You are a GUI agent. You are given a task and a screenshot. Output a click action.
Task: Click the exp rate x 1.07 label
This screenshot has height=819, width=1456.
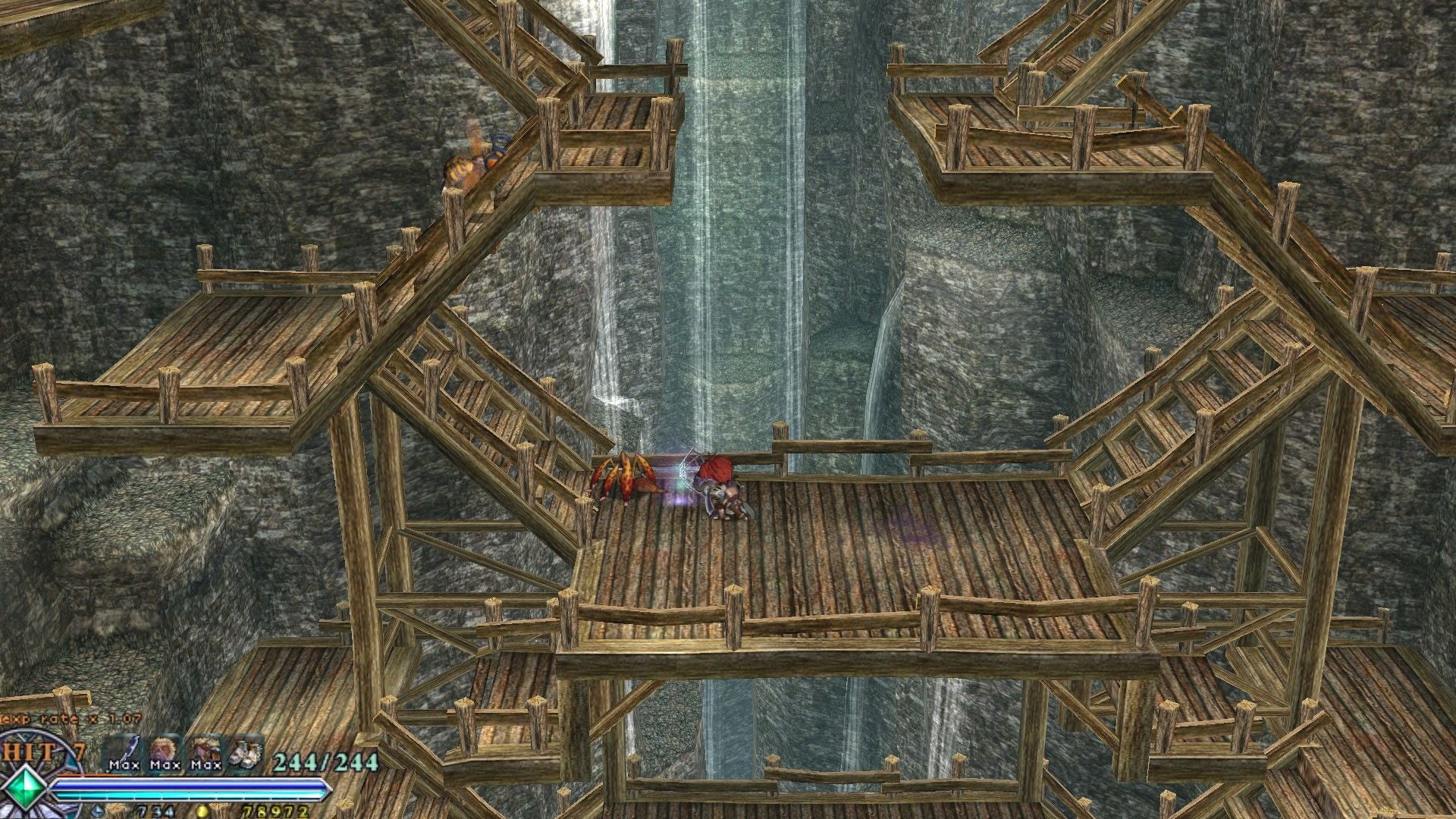pyautogui.click(x=70, y=719)
